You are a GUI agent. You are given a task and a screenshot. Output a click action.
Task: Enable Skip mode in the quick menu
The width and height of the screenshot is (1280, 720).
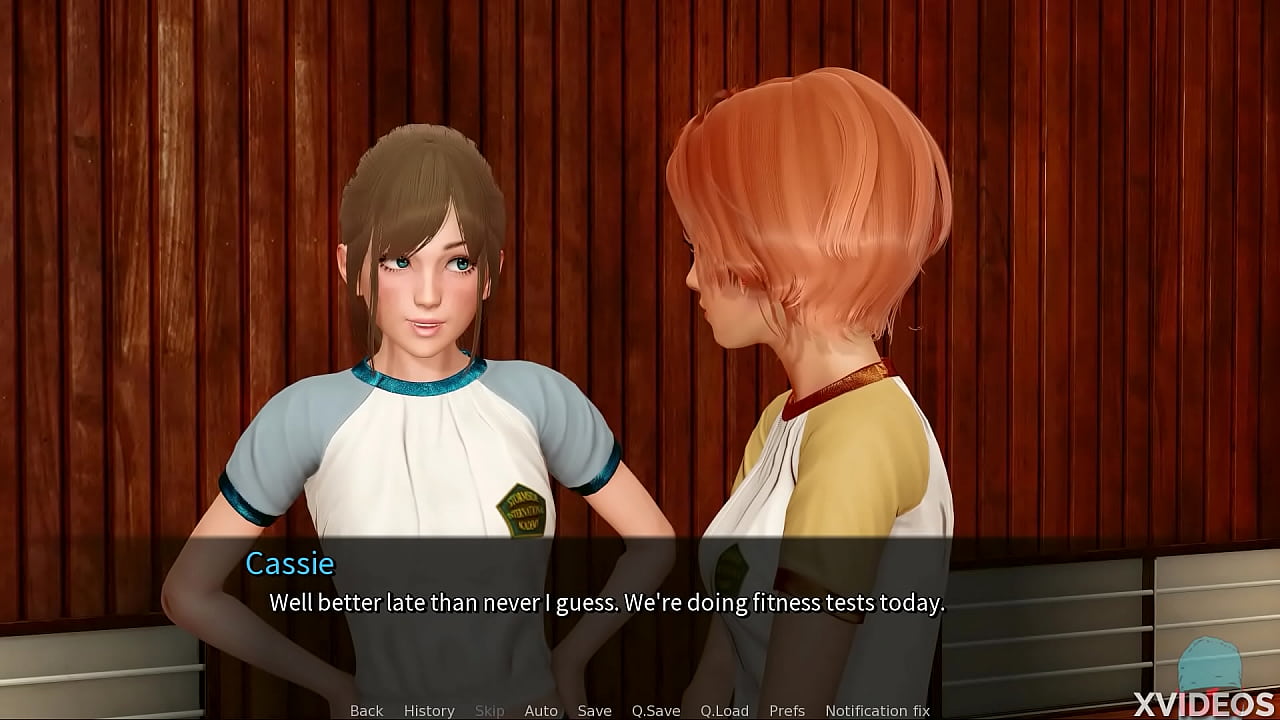point(489,710)
